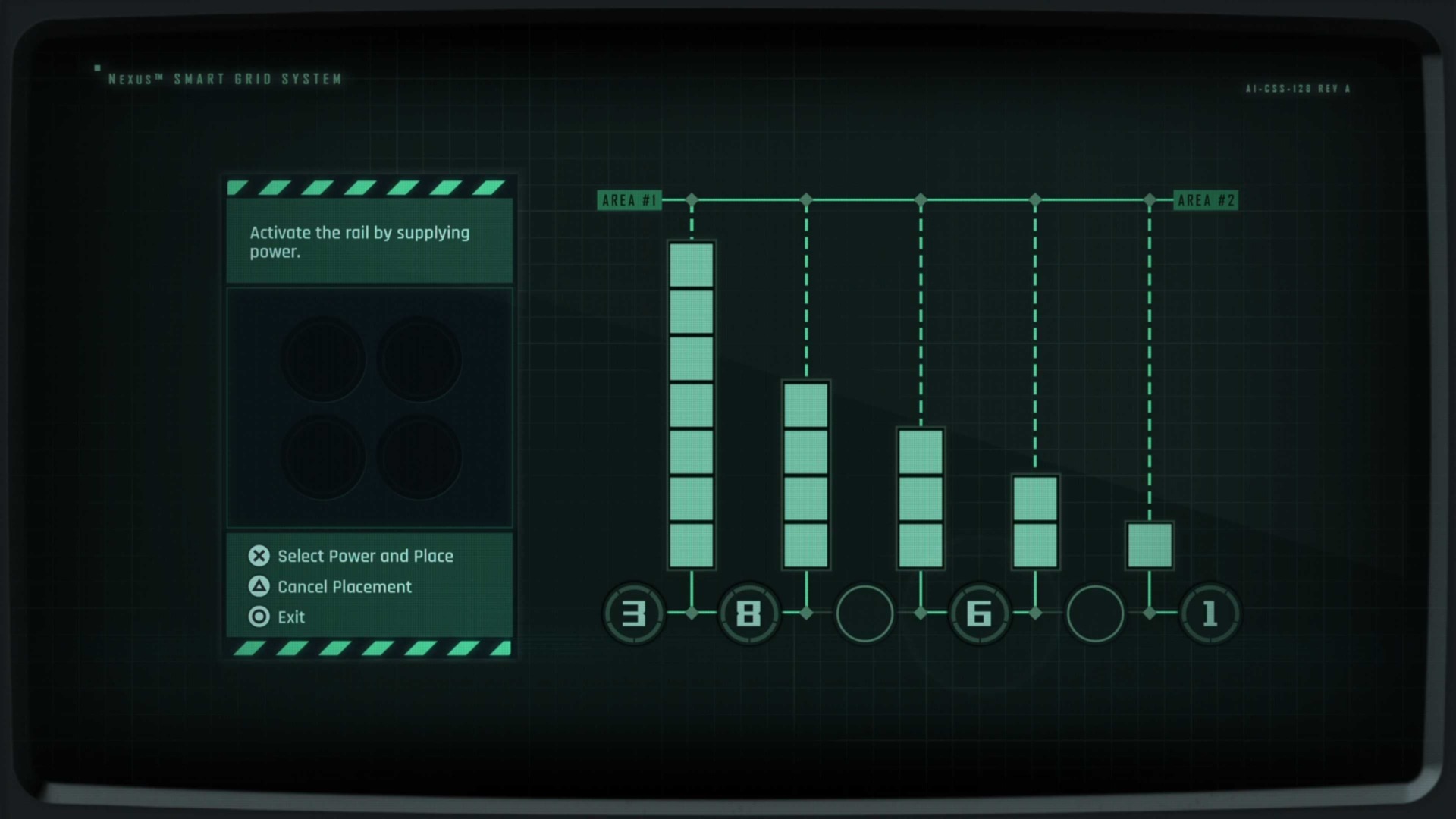Viewport: 1456px width, 819px height.
Task: Select the circle labeled 1
Action: pos(1210,614)
